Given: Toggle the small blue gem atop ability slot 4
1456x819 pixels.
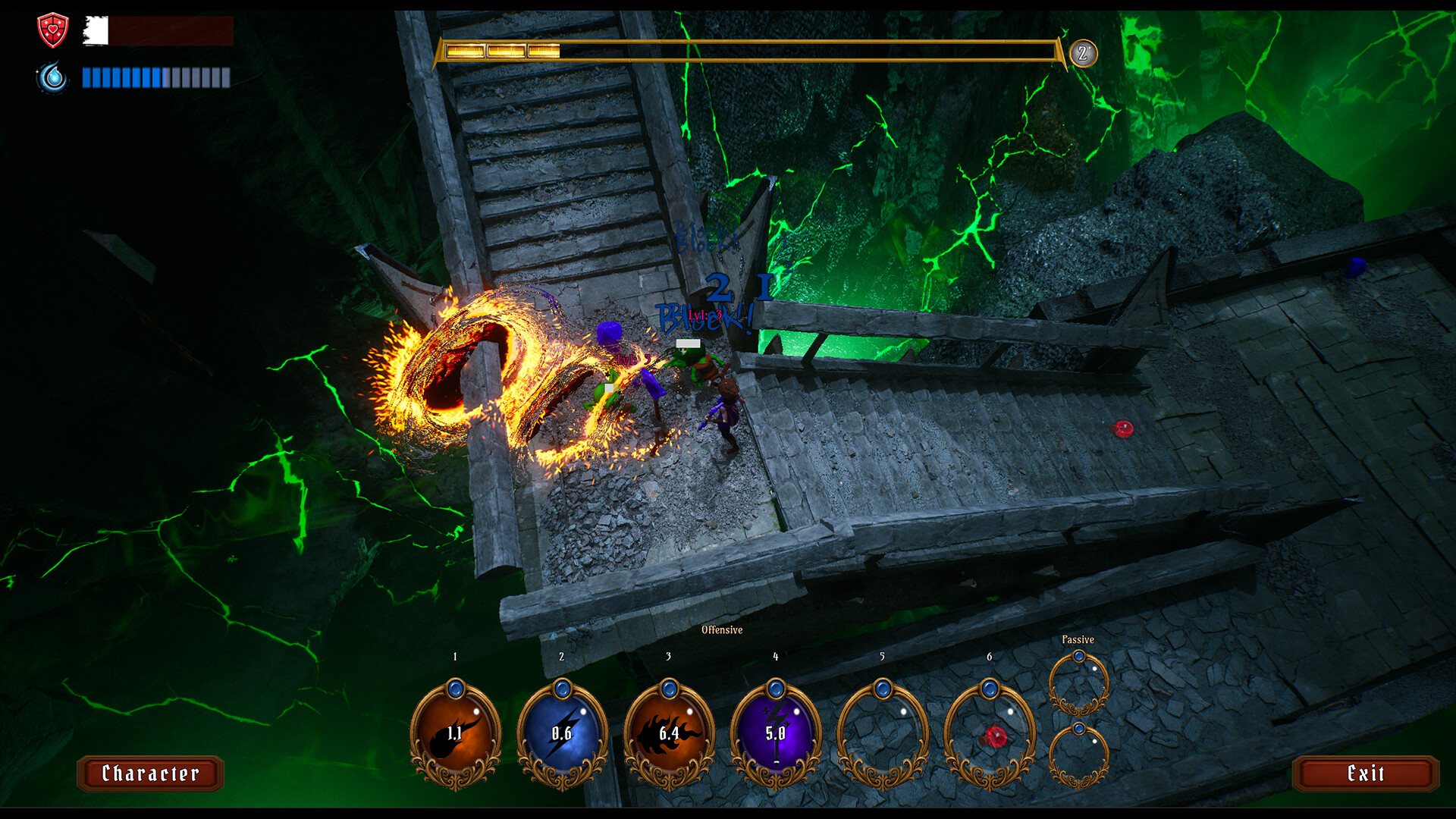Looking at the screenshot, I should coord(776,687).
